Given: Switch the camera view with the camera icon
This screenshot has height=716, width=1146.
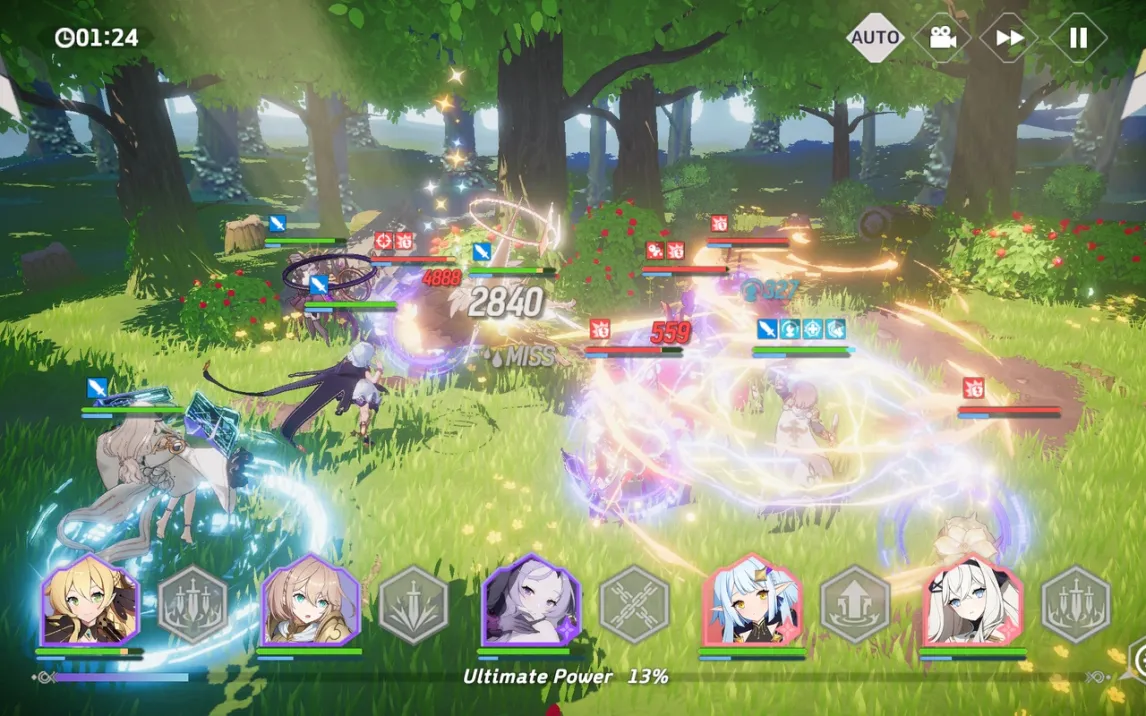Looking at the screenshot, I should (942, 38).
